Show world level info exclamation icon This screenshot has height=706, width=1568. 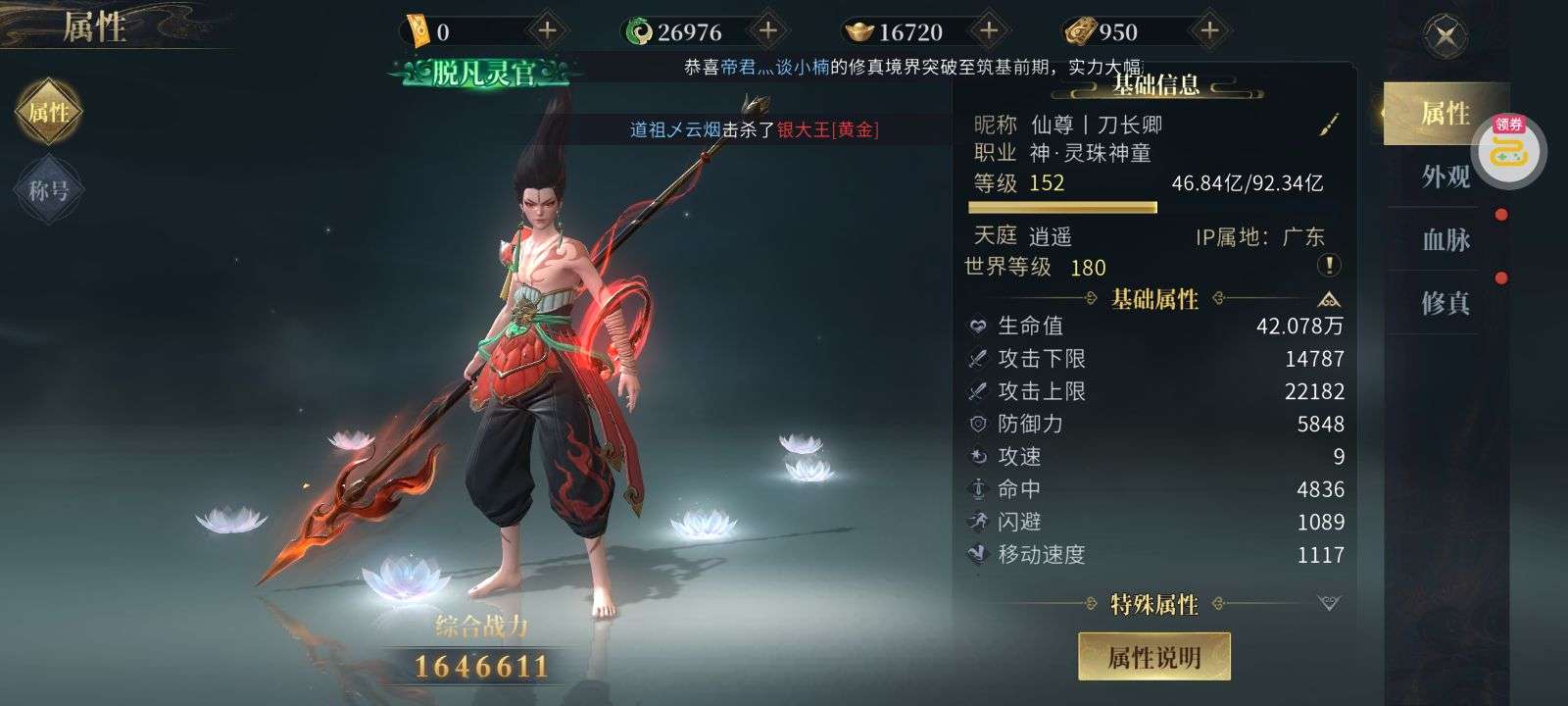point(1329,266)
